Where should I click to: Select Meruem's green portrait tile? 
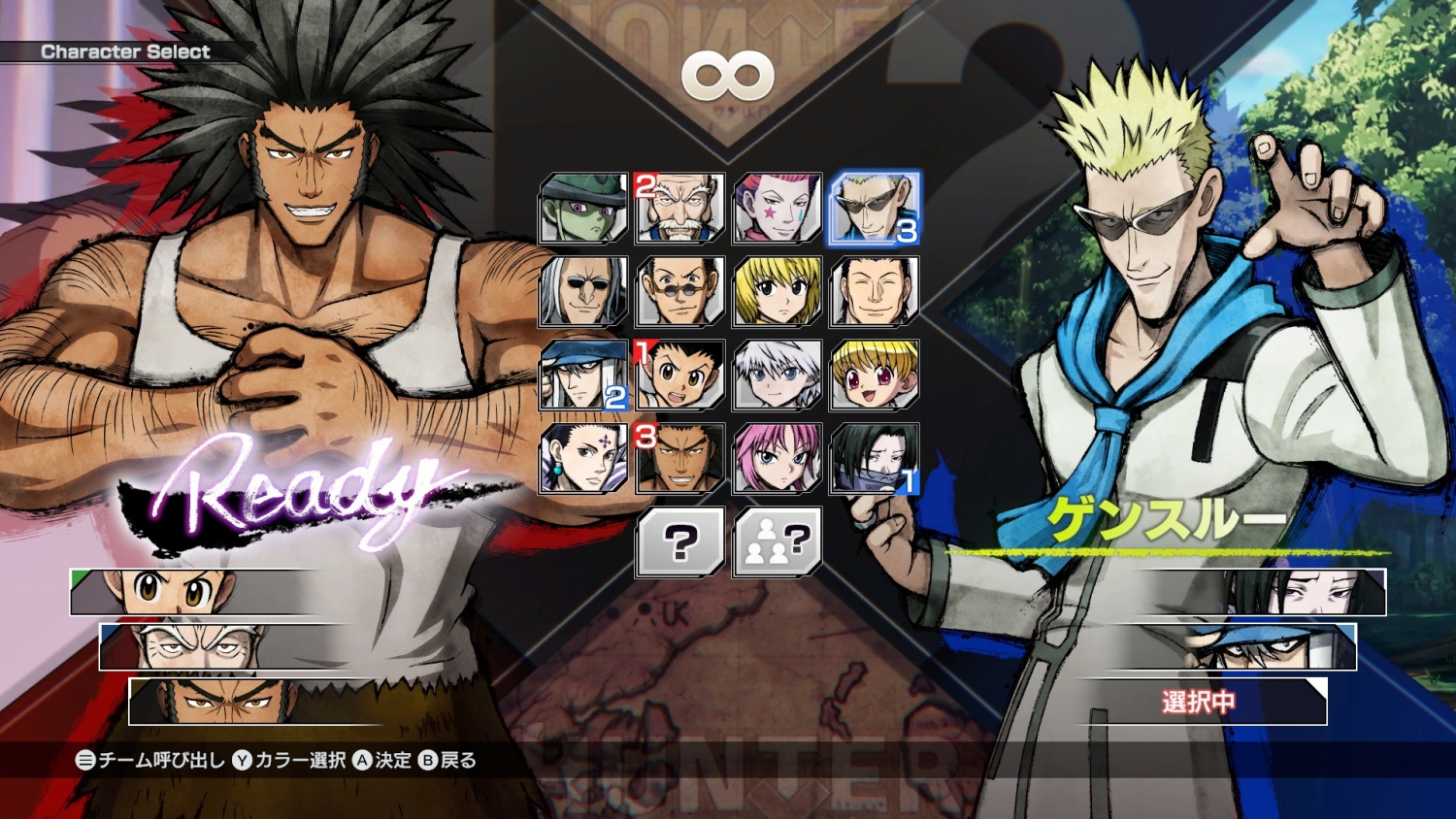pyautogui.click(x=583, y=208)
